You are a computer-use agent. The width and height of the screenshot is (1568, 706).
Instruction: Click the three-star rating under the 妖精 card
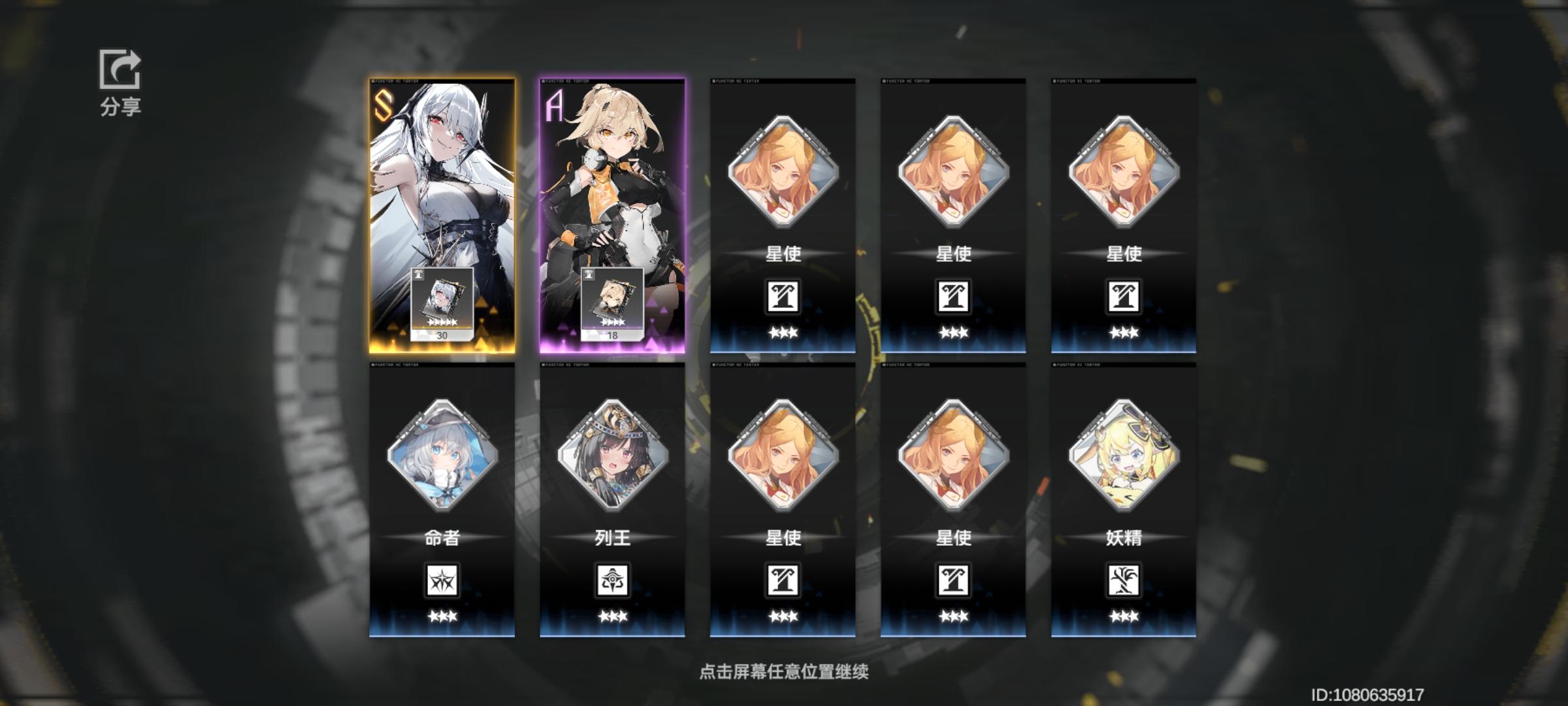1124,616
